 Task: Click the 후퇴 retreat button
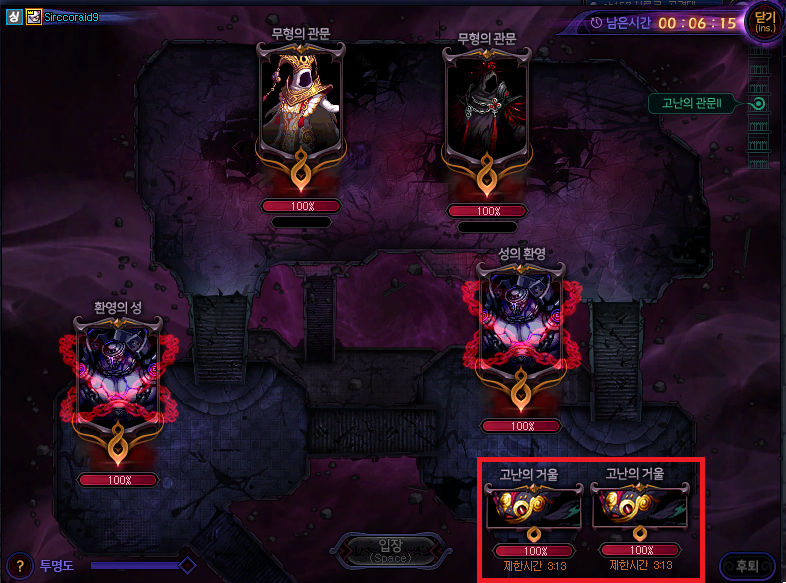[745, 565]
